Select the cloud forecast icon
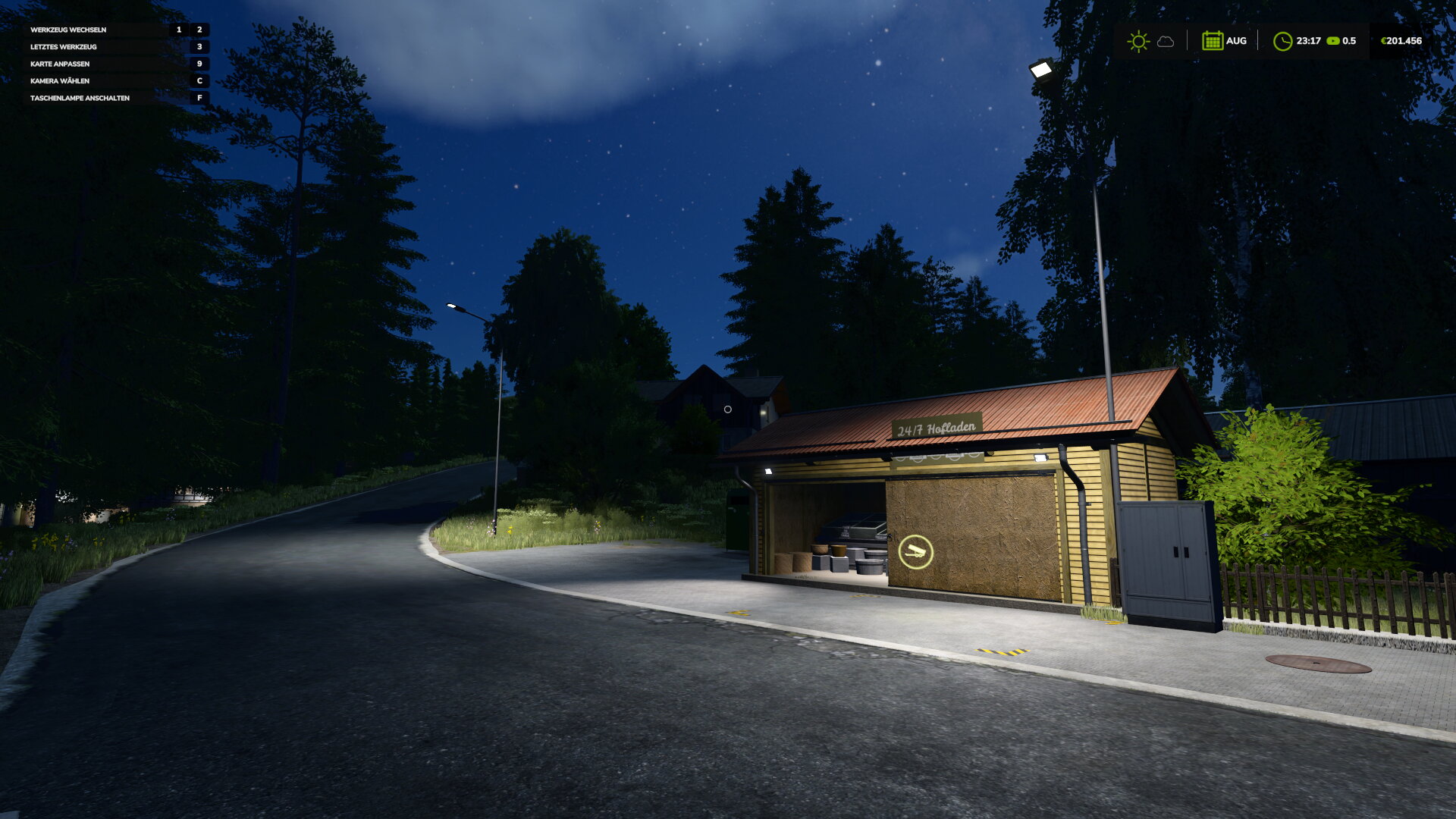Viewport: 1456px width, 819px height. point(1166,42)
